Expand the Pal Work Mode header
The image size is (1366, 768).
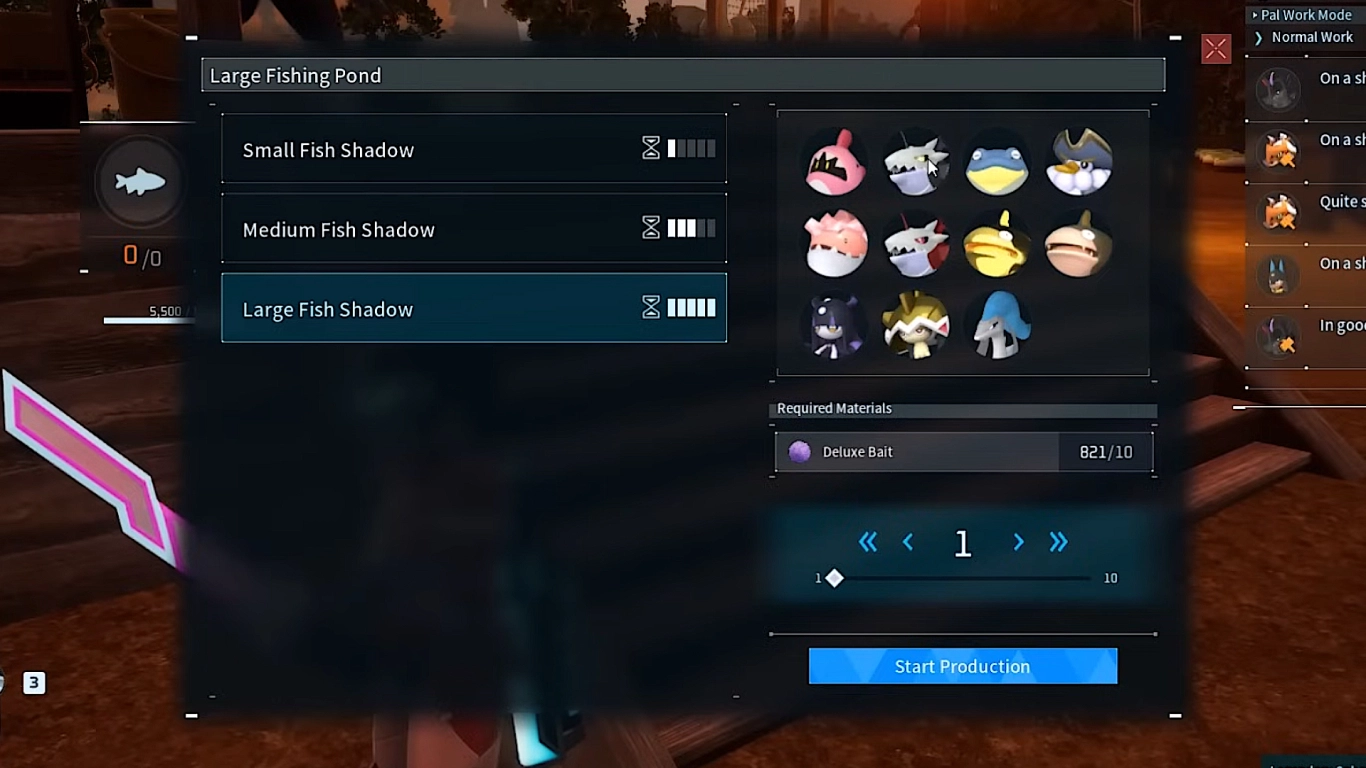pos(1303,14)
